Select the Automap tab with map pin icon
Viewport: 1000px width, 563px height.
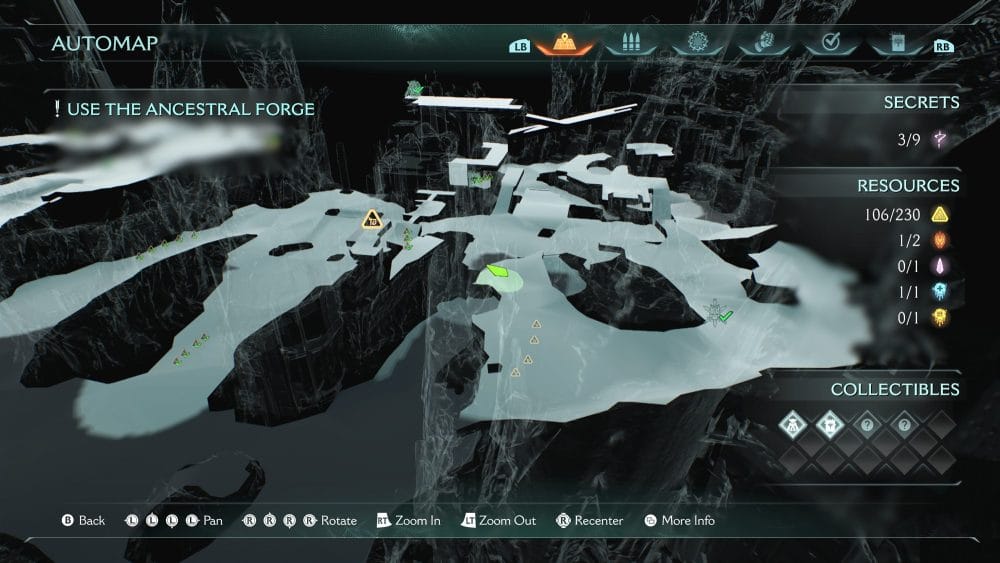pos(567,44)
